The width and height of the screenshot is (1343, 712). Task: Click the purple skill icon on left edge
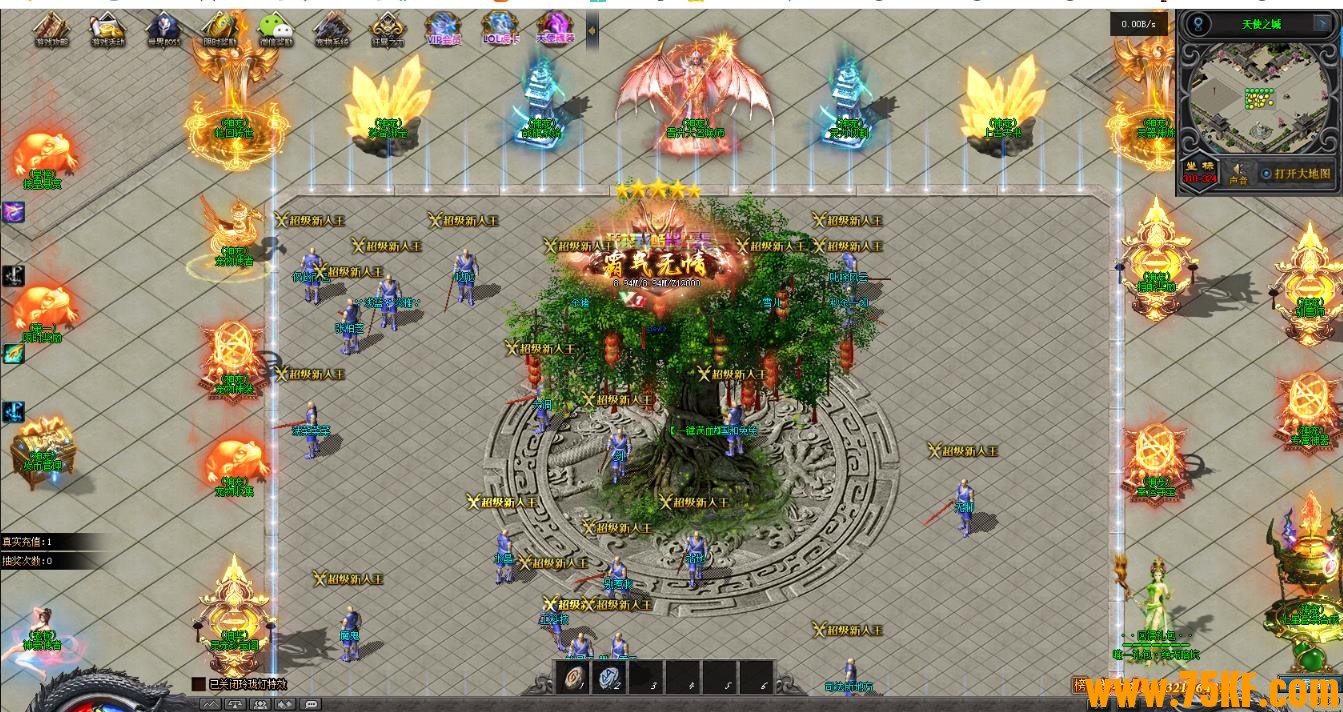(12, 212)
